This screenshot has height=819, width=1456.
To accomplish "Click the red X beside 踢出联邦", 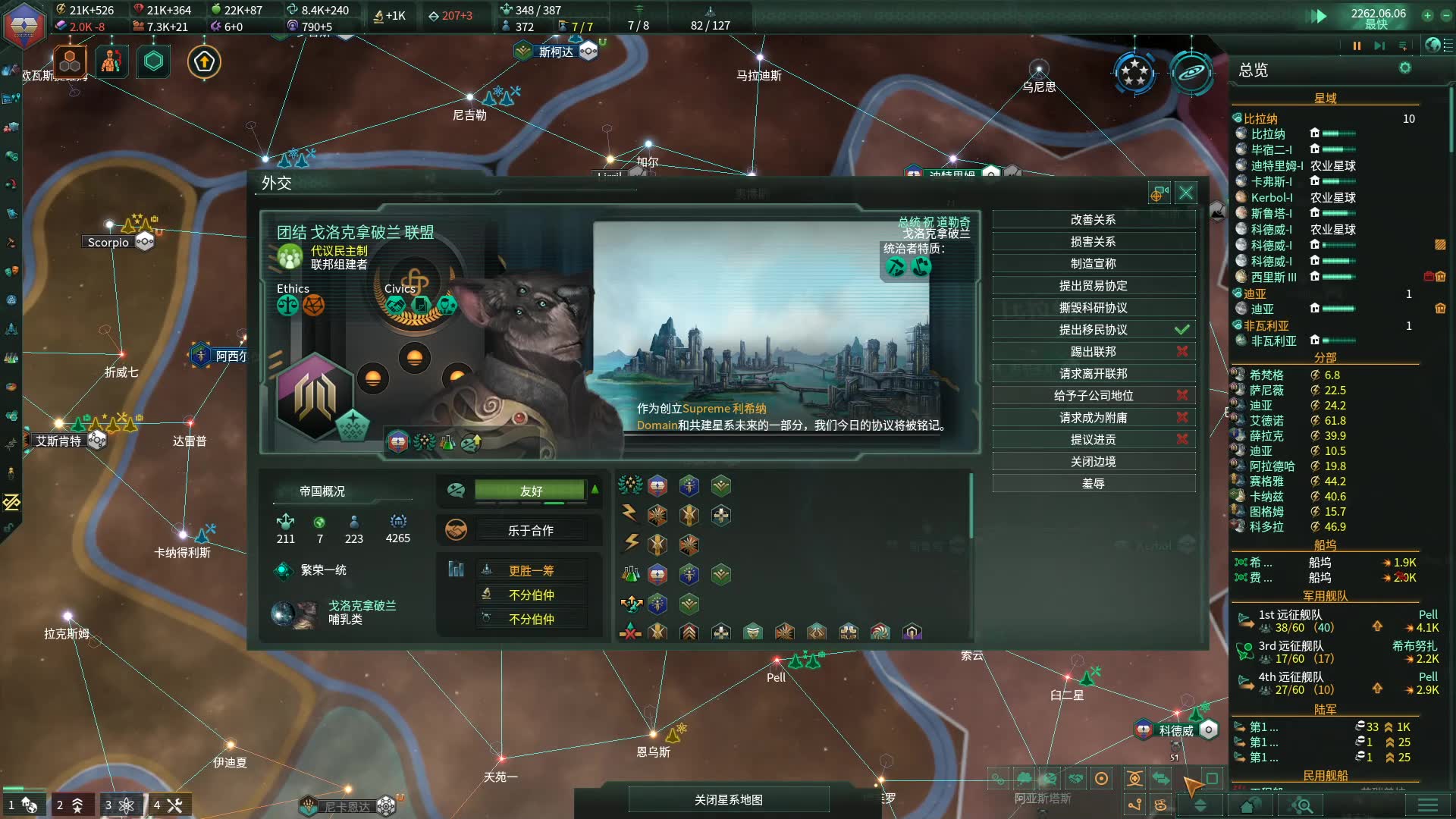I will pos(1181,351).
